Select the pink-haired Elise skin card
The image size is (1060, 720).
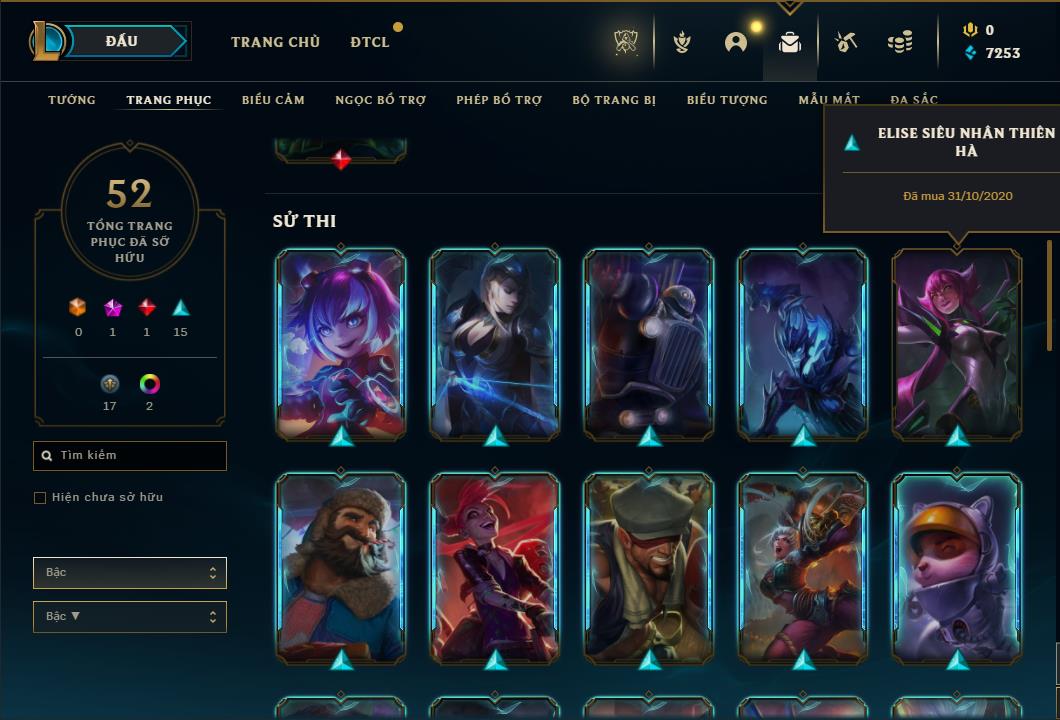pos(957,343)
